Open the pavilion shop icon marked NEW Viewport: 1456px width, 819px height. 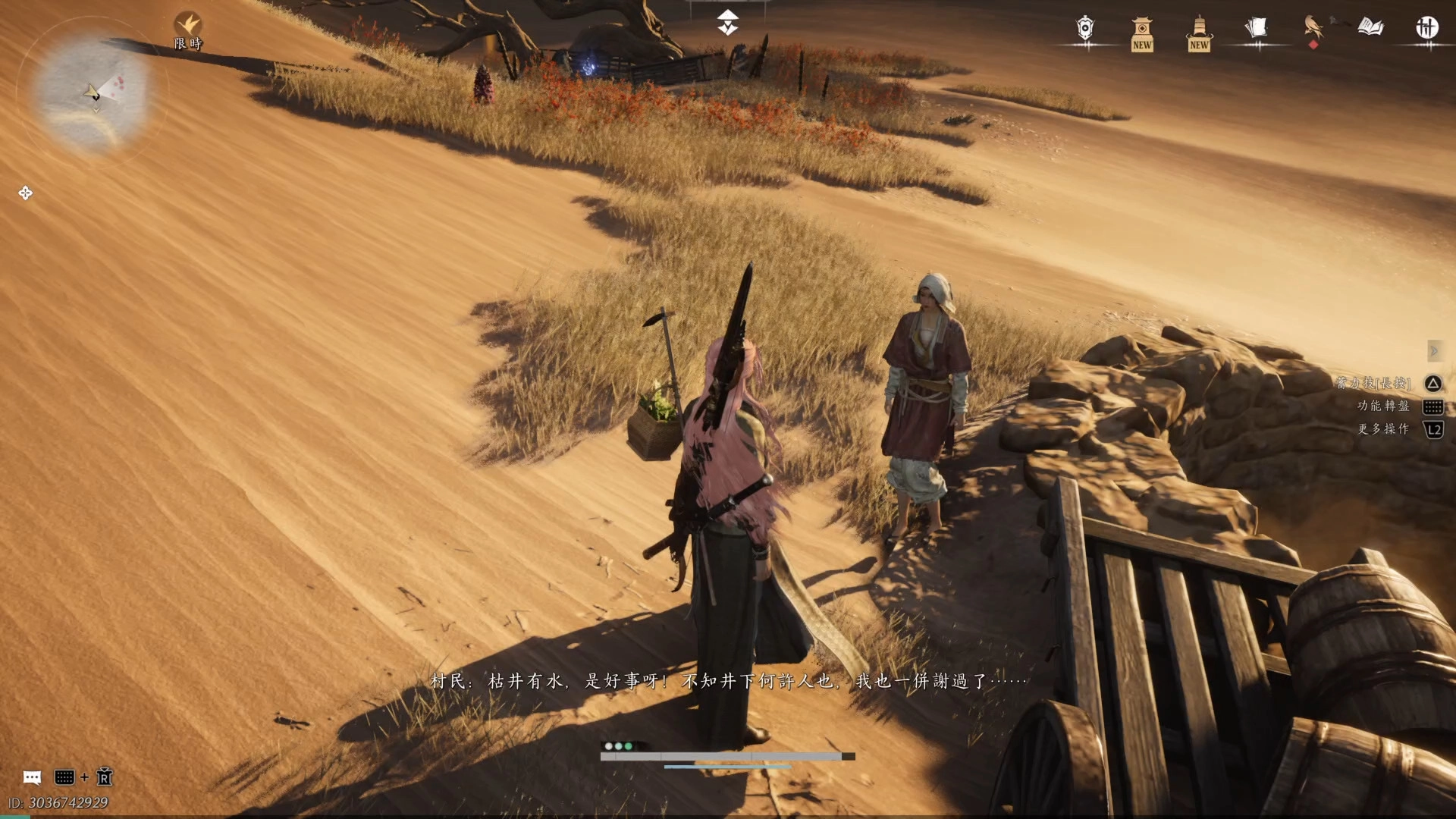[1142, 33]
